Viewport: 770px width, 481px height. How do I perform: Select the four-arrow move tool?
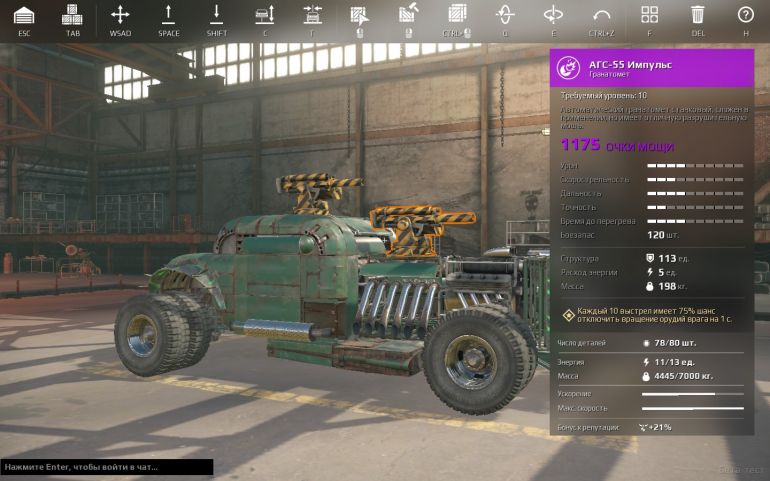(x=120, y=15)
